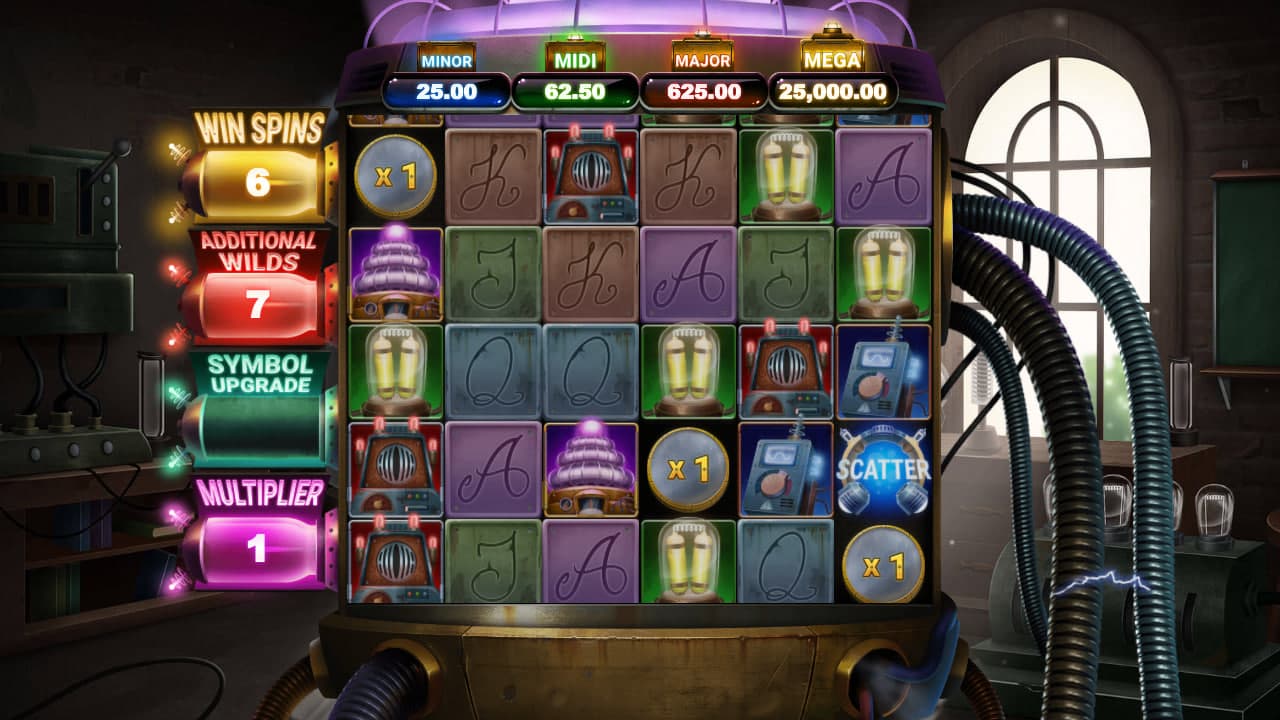Select the Mega jackpot display
The width and height of the screenshot is (1280, 720).
832,92
